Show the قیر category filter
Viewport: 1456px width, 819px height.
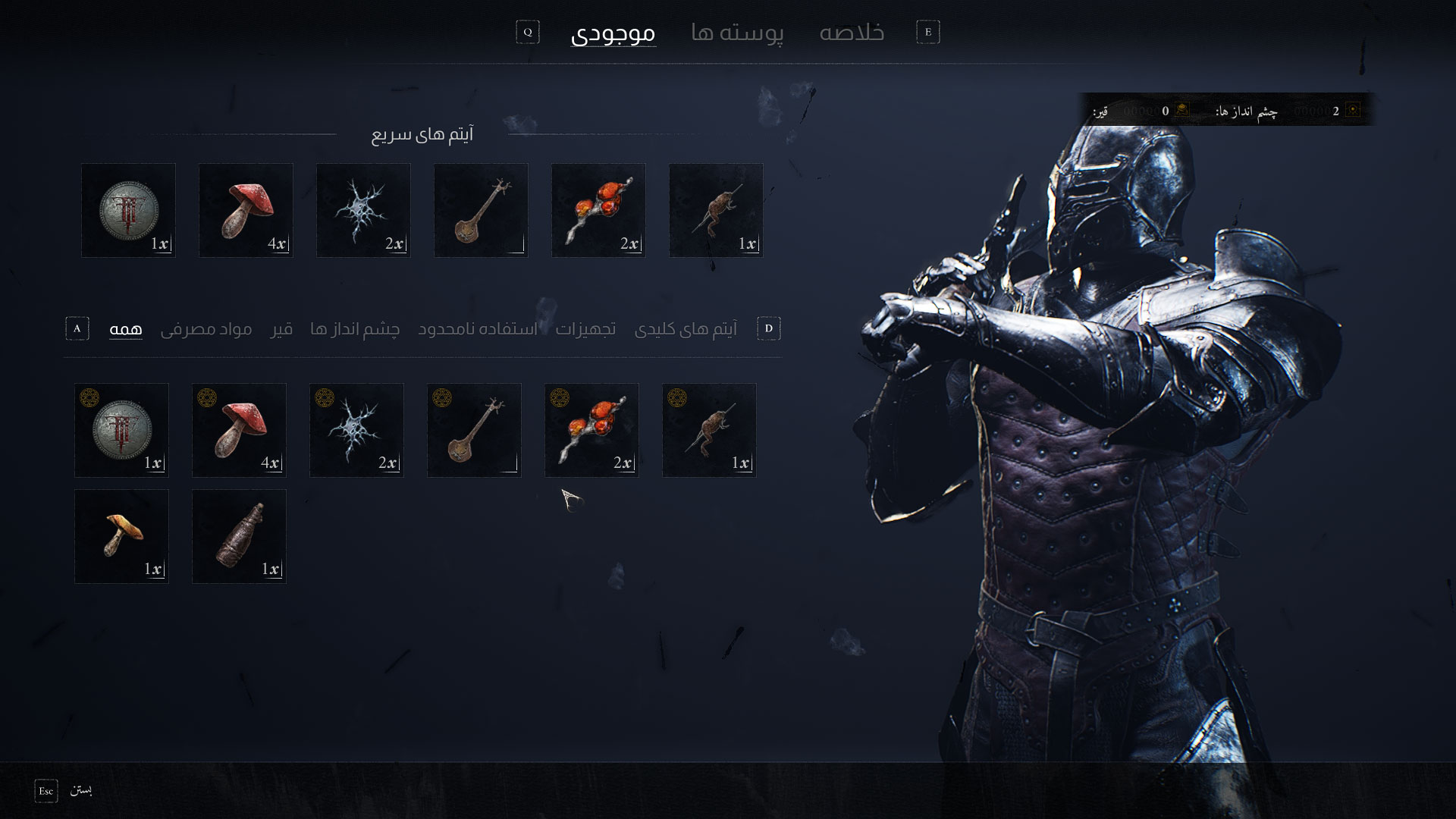point(281,329)
